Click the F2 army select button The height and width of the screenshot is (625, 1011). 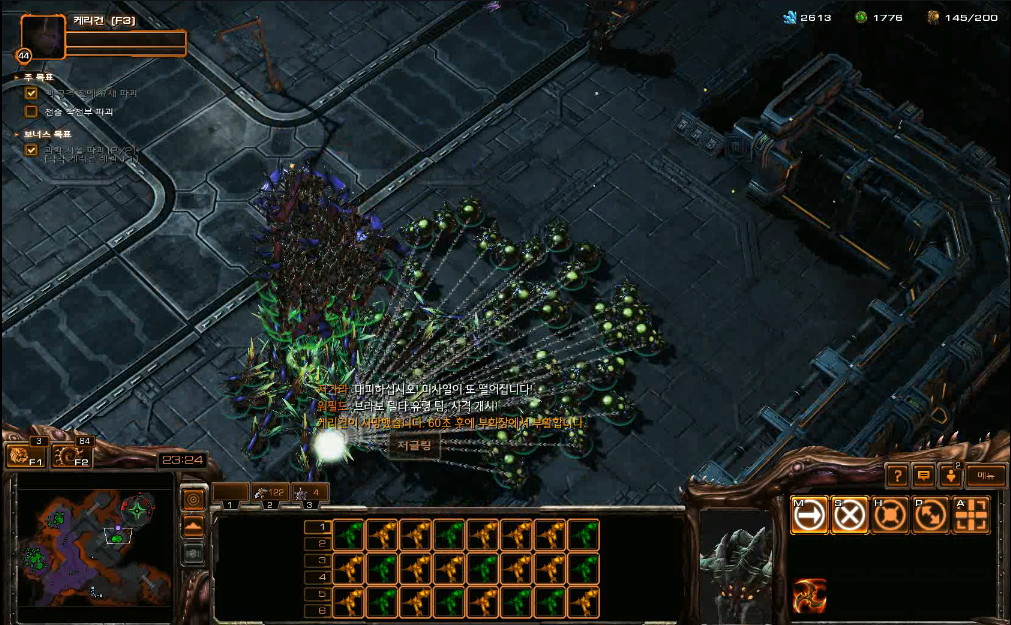[x=71, y=457]
